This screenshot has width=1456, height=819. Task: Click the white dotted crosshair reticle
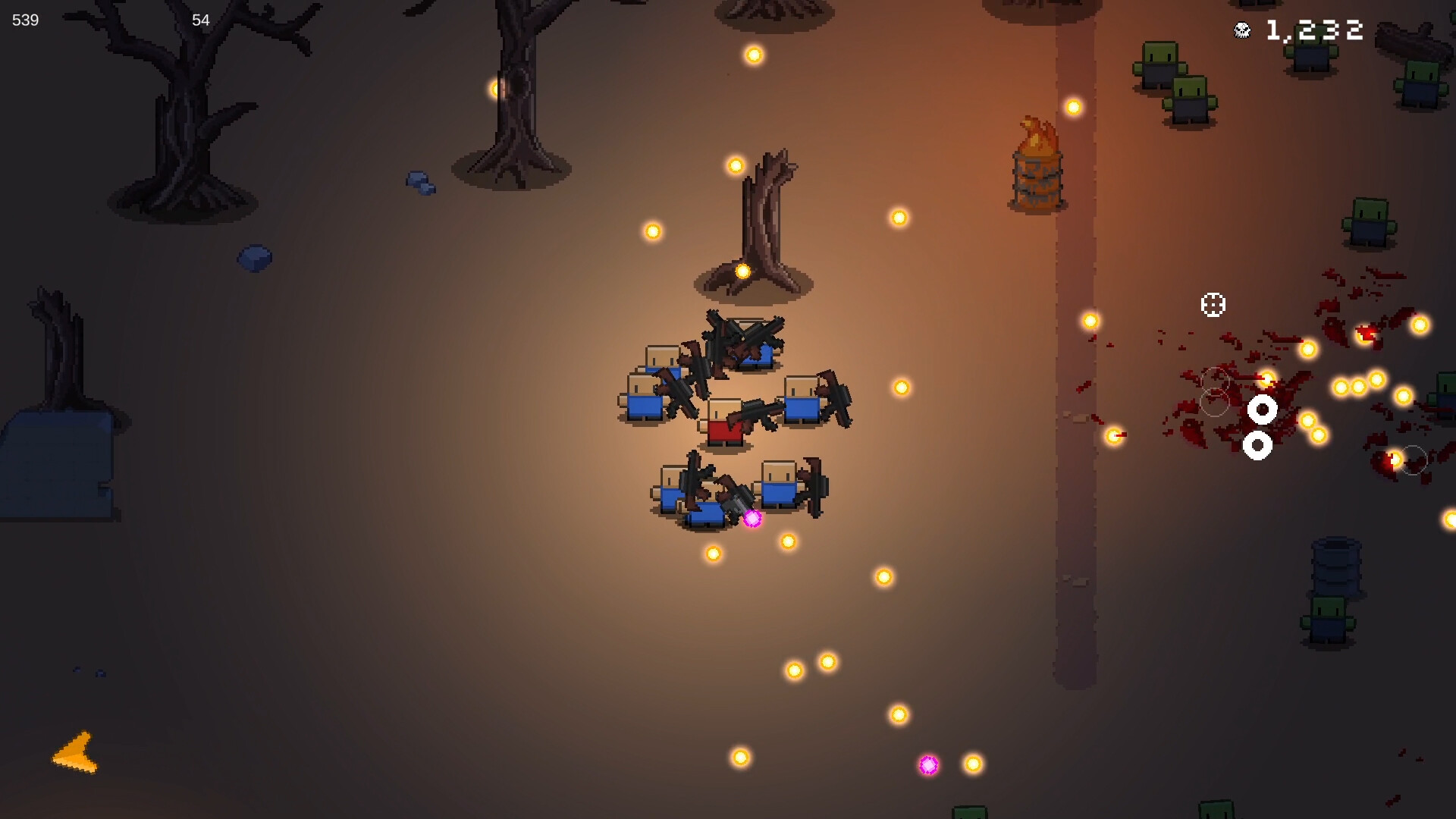1214,303
